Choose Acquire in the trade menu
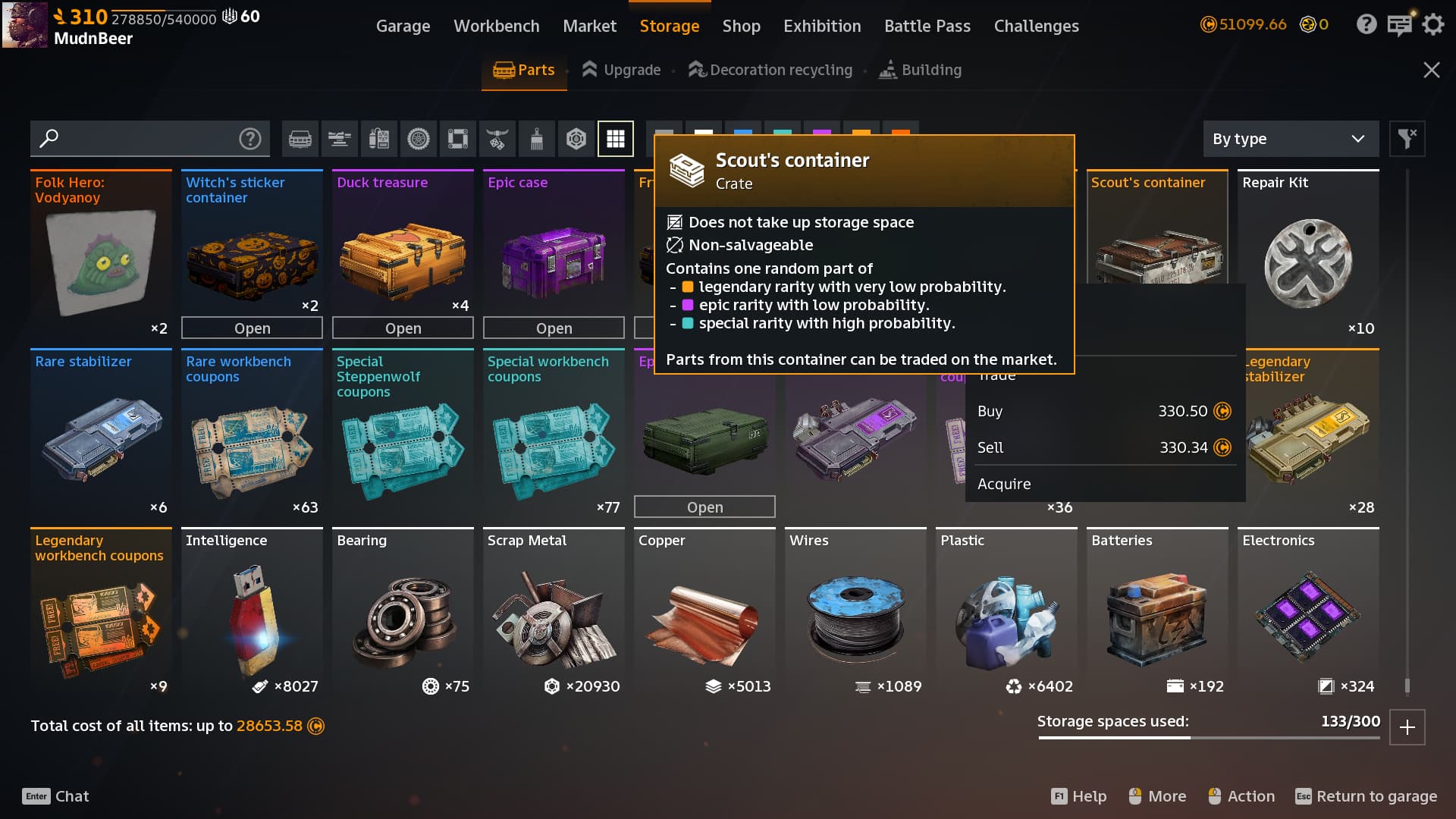The width and height of the screenshot is (1456, 819). 1004,484
